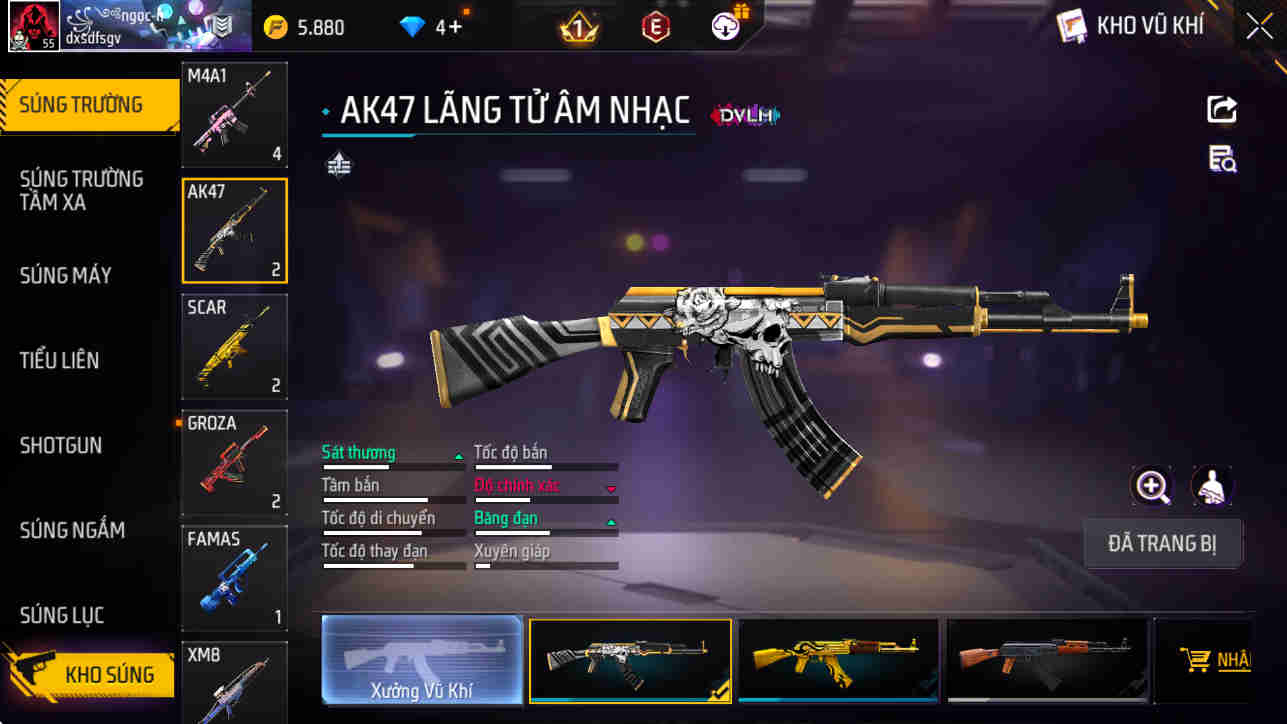Switch to Súng Trường Tầm Xa category

click(81, 190)
